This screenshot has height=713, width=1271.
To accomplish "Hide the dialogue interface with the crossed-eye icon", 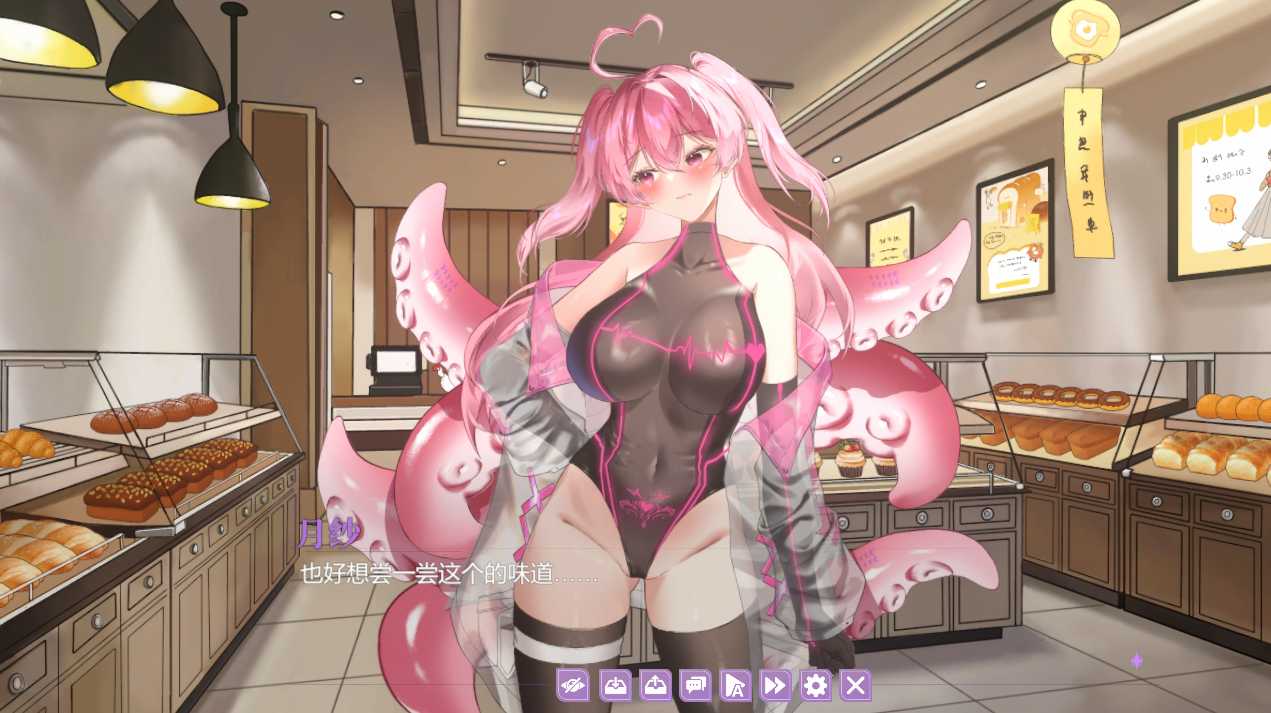I will pos(573,685).
